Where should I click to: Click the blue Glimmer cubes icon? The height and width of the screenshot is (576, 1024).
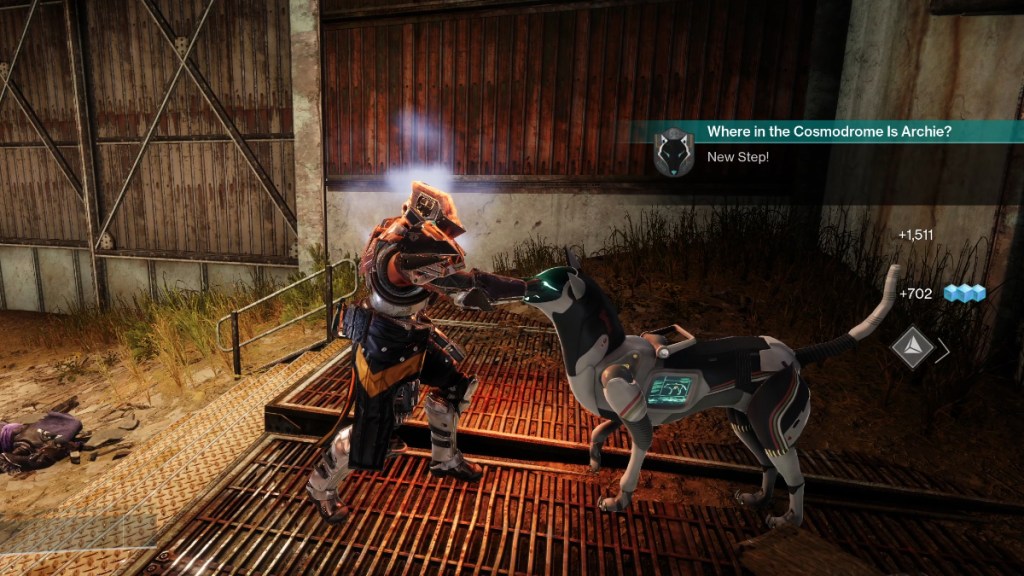click(965, 293)
